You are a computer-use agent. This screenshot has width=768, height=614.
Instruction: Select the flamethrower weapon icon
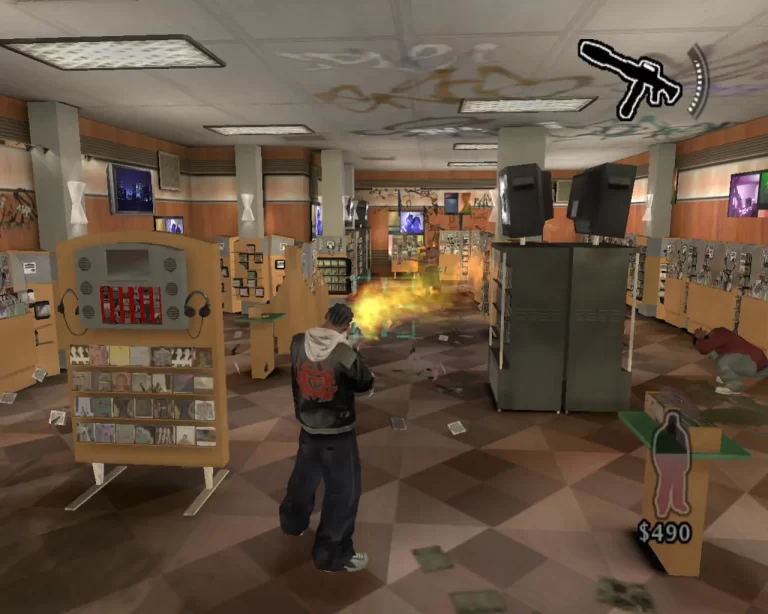[630, 77]
